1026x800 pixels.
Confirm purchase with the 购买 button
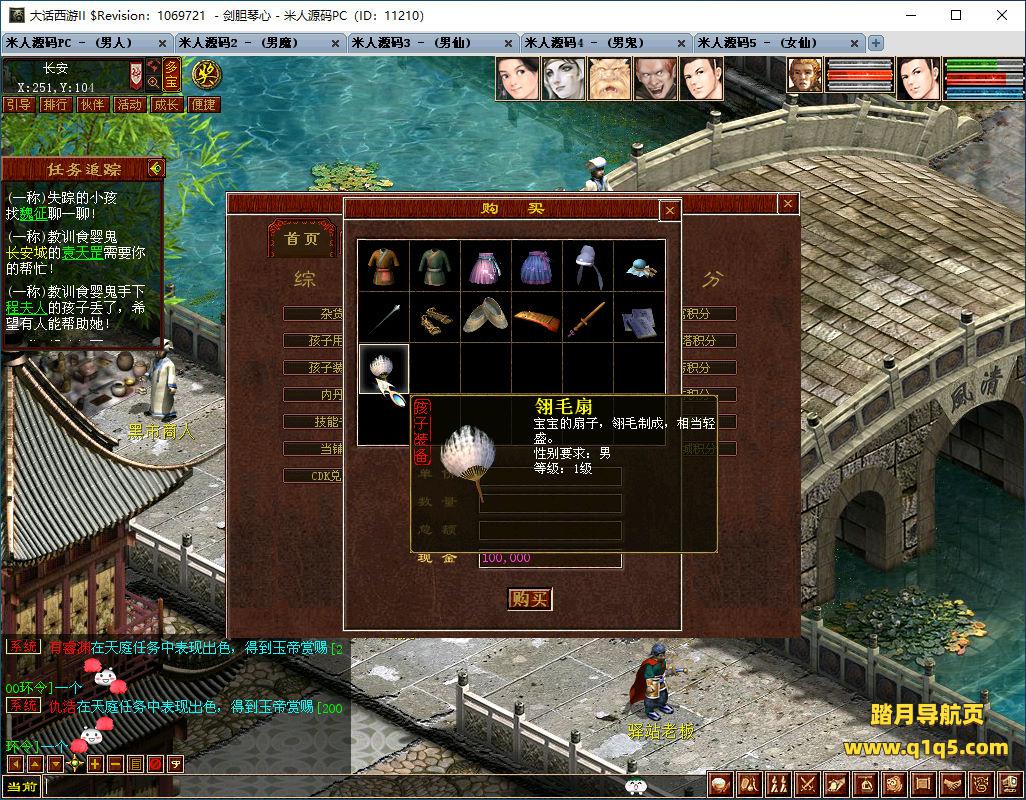coord(530,598)
